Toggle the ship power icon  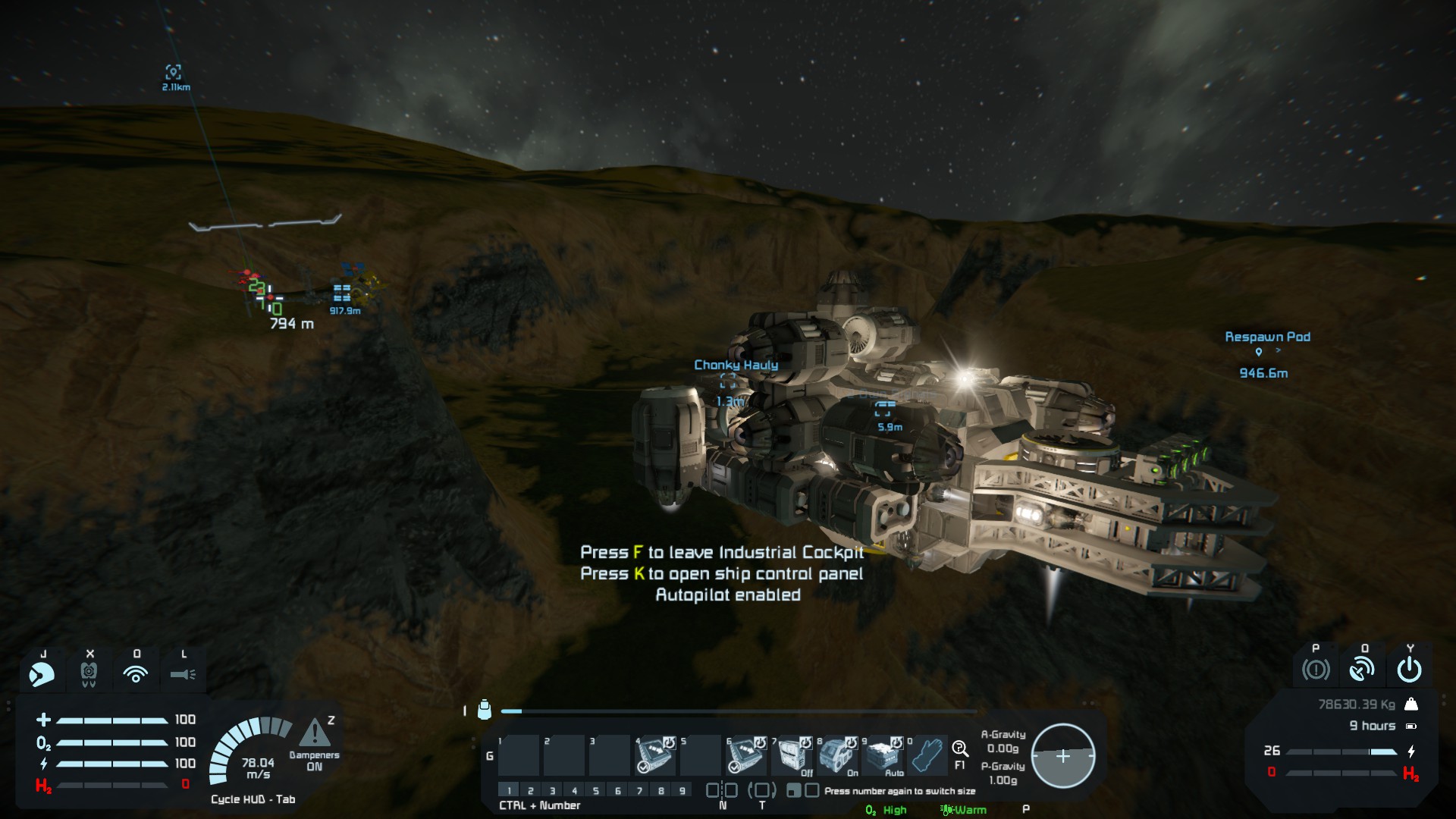tap(1409, 670)
